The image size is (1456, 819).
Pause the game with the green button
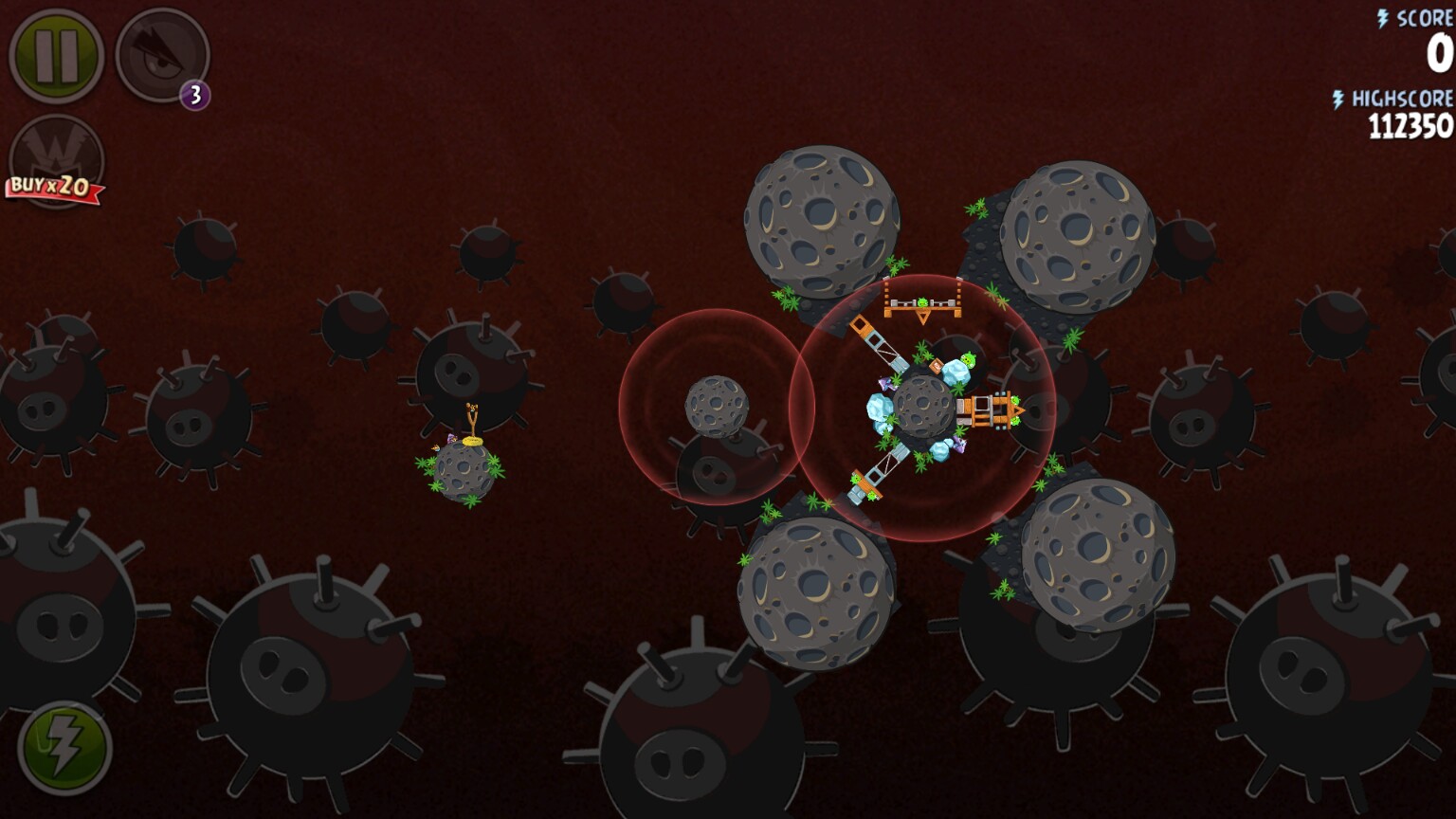pyautogui.click(x=56, y=56)
